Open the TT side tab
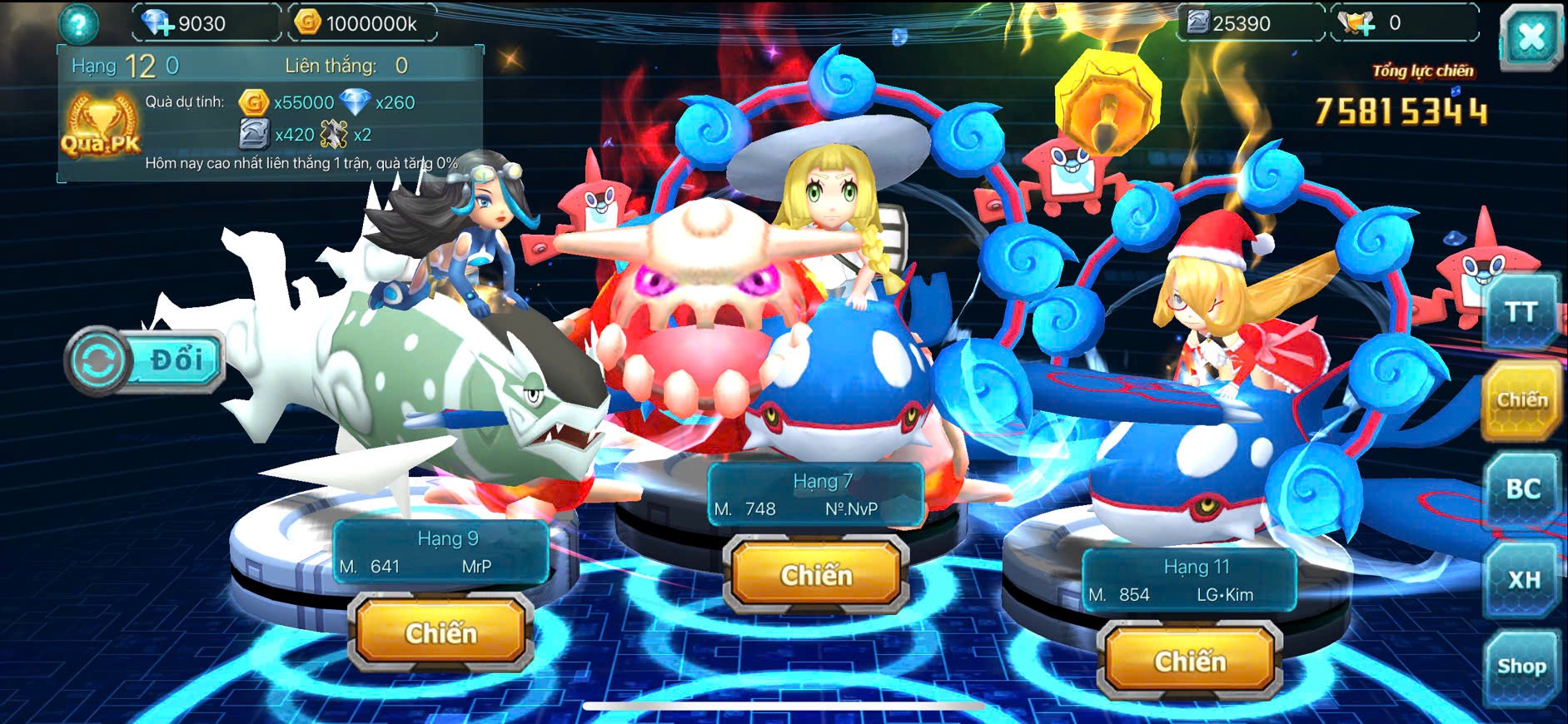 1521,312
